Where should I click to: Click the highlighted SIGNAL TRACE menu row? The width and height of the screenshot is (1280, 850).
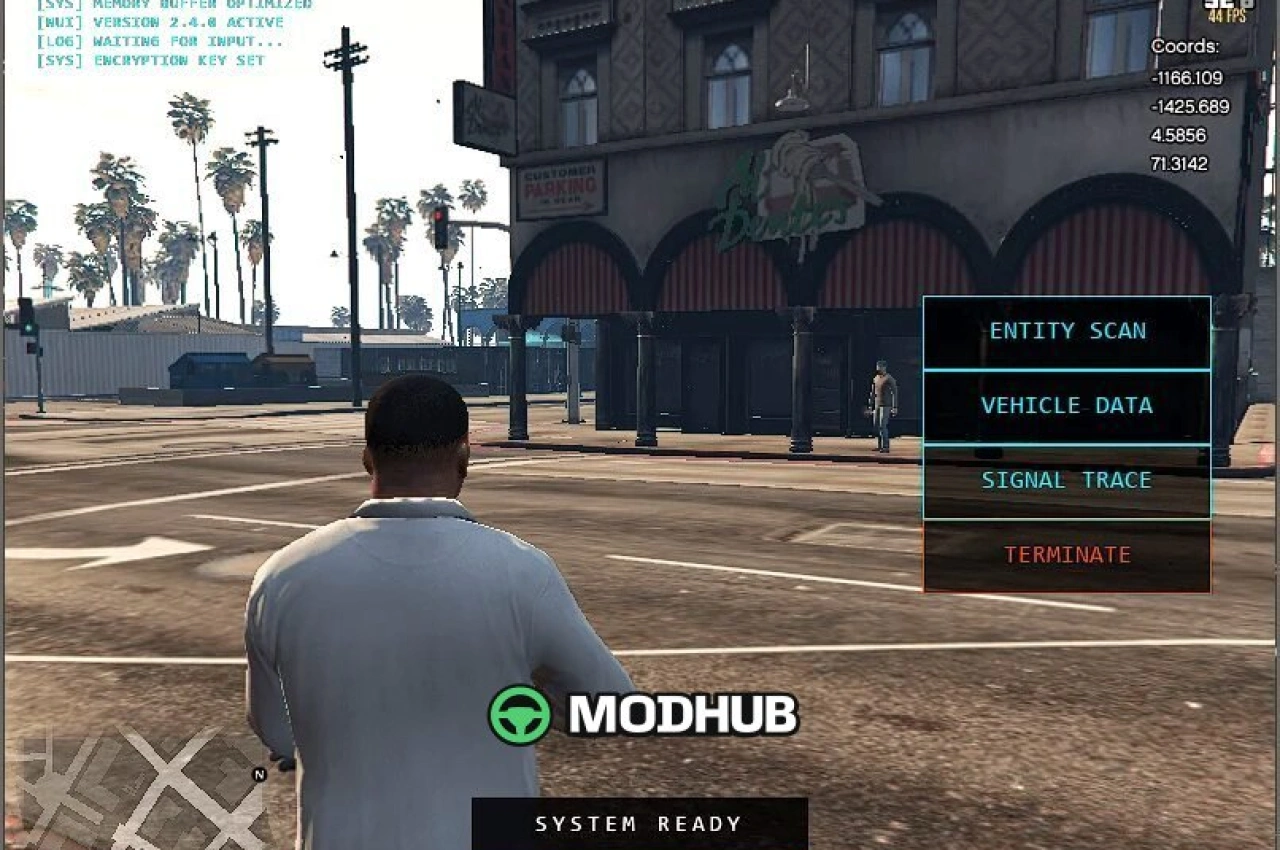tap(1066, 480)
